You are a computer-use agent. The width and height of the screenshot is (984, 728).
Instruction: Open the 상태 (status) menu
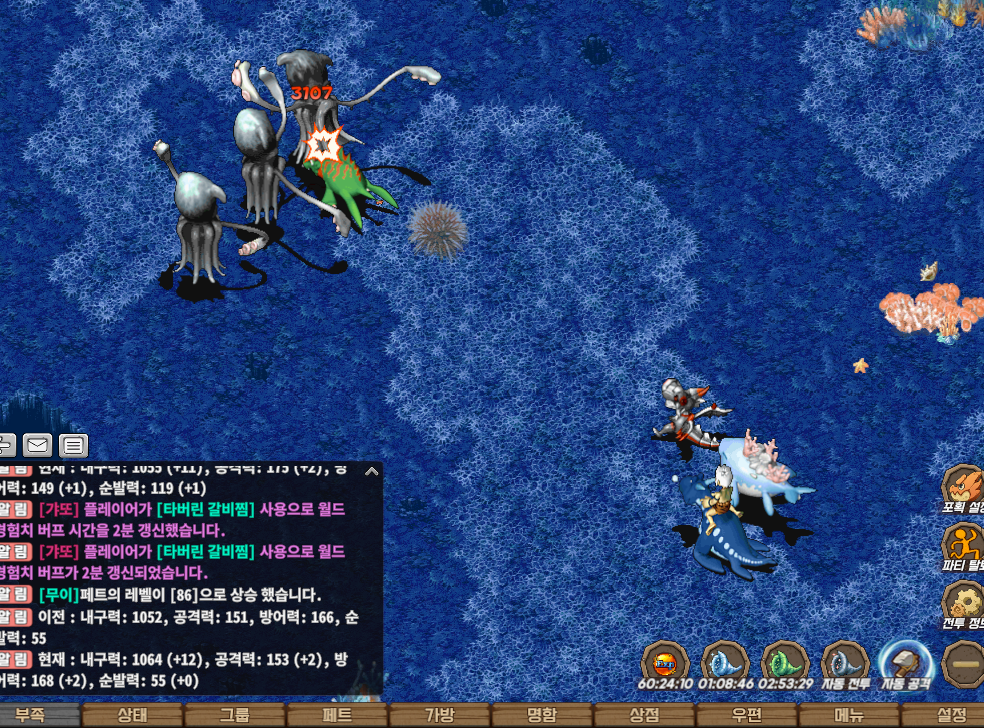pos(133,715)
